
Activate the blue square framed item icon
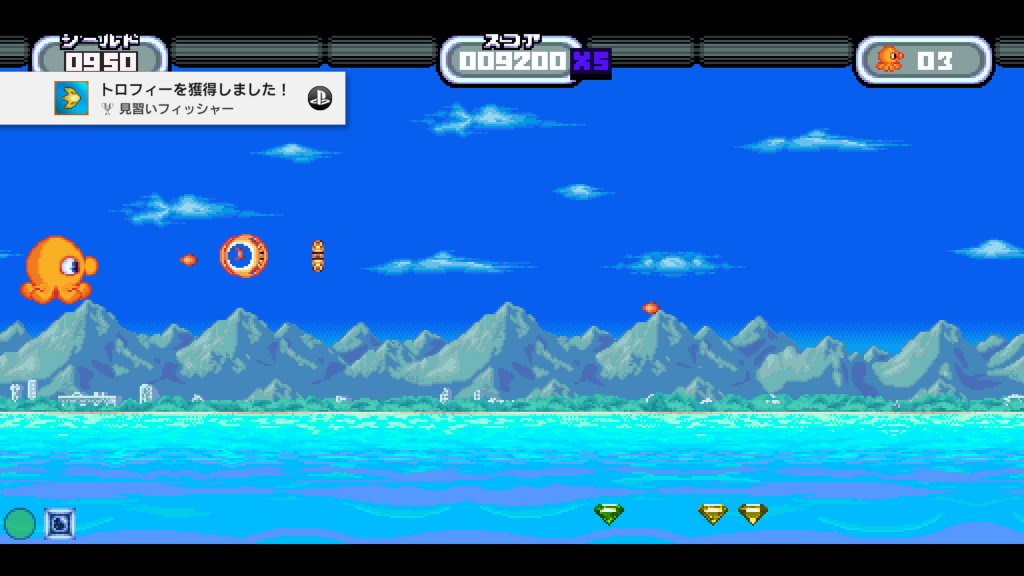coord(60,523)
